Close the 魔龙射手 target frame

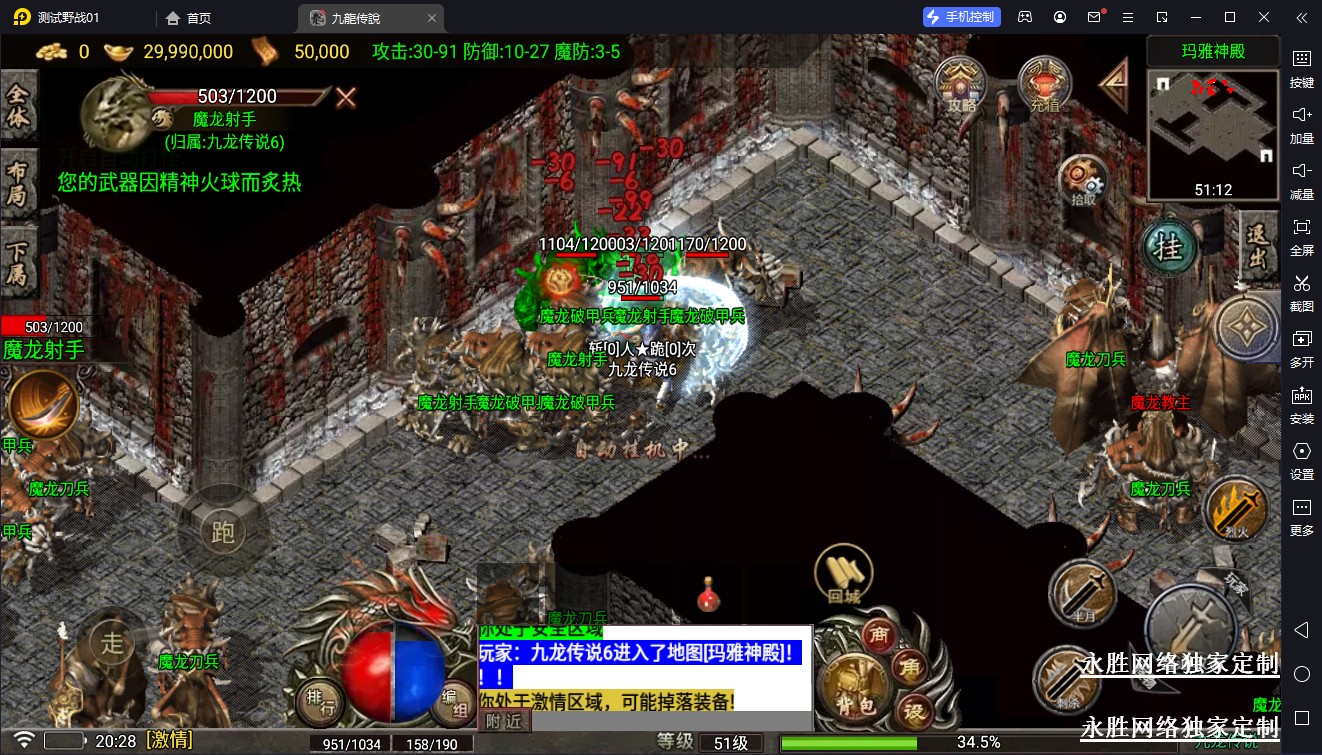346,97
